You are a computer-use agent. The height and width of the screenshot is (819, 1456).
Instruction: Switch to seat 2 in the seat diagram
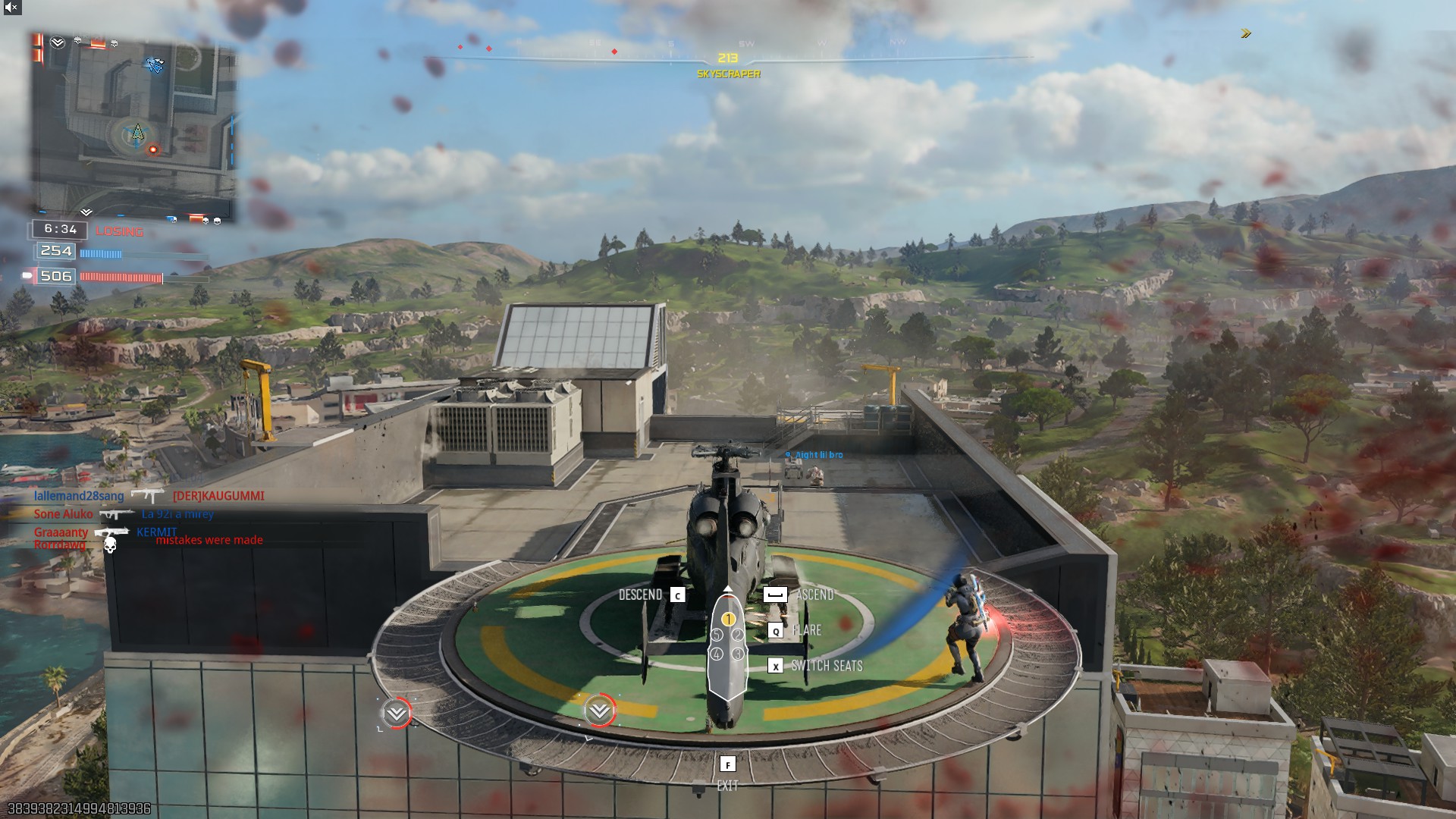(736, 635)
